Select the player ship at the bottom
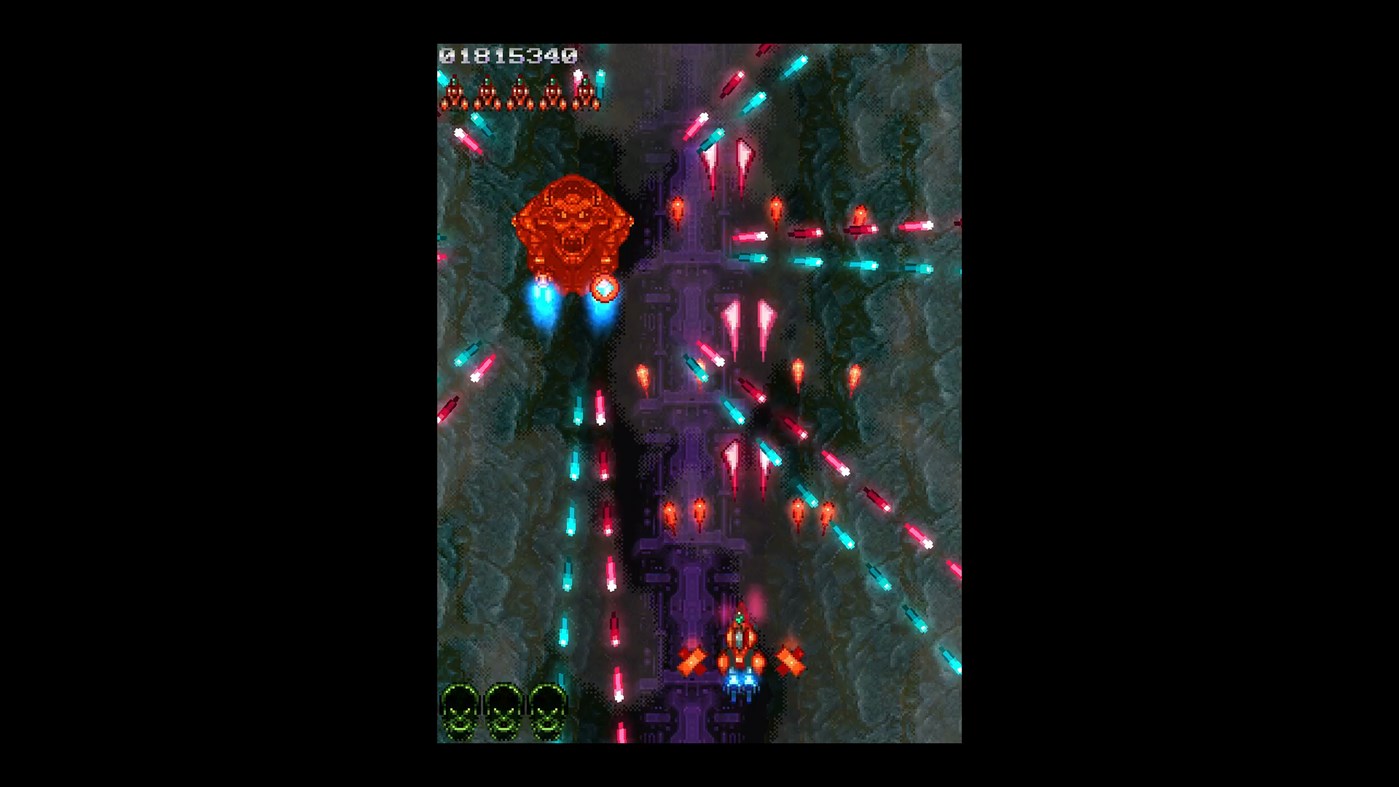Image resolution: width=1399 pixels, height=787 pixels. (740, 647)
